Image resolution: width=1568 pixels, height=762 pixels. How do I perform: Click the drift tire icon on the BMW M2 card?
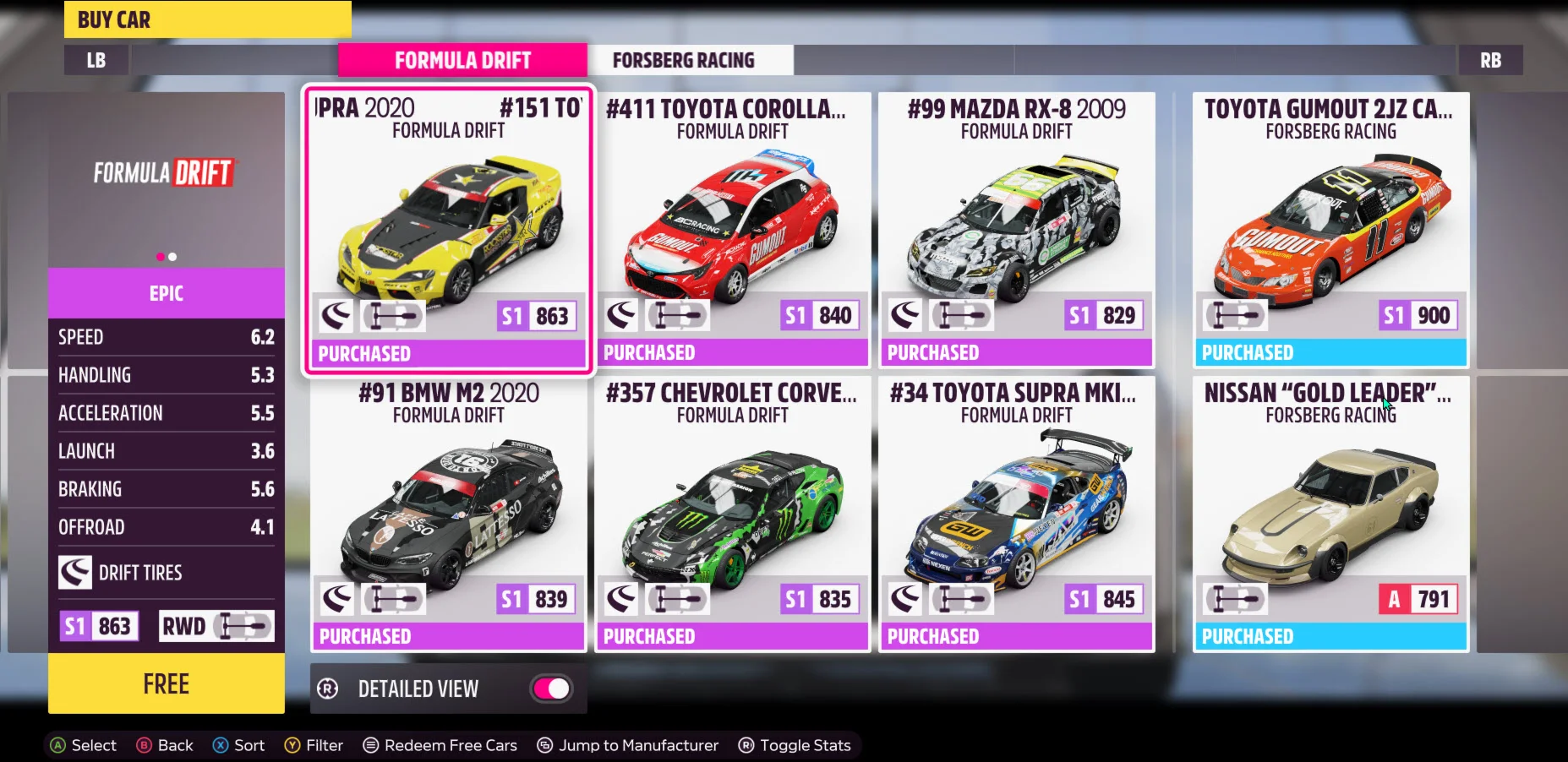336,598
